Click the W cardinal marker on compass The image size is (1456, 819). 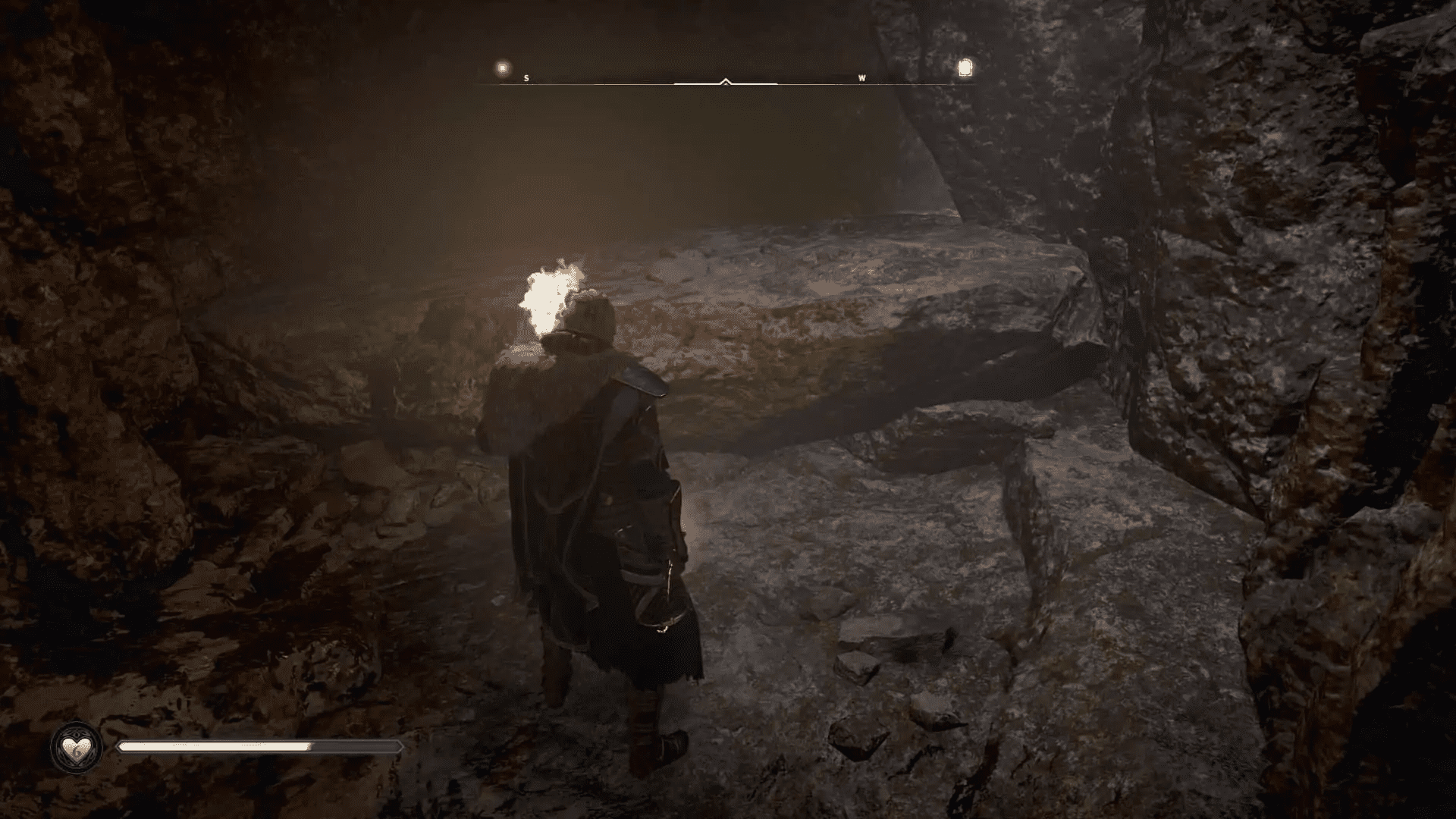pos(860,77)
